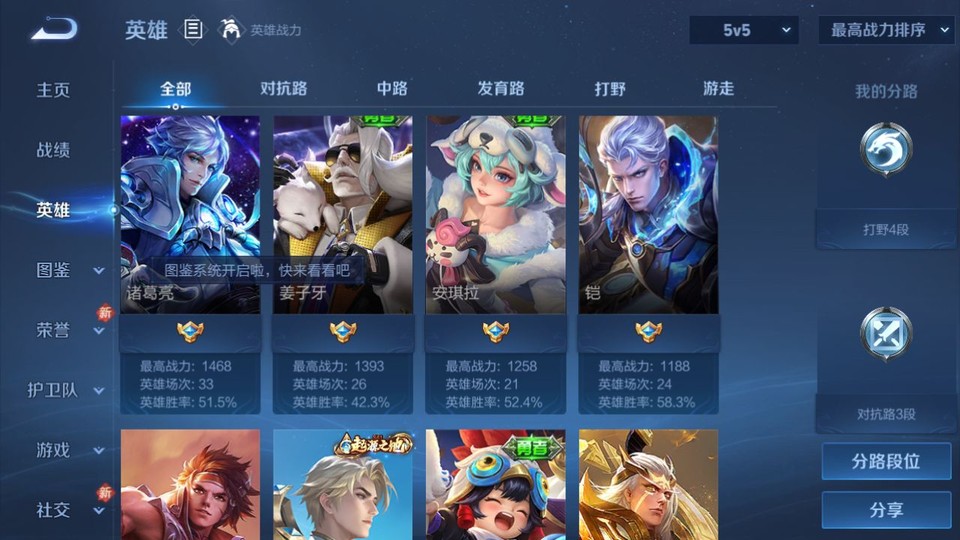Click the 分享 share button

(886, 510)
